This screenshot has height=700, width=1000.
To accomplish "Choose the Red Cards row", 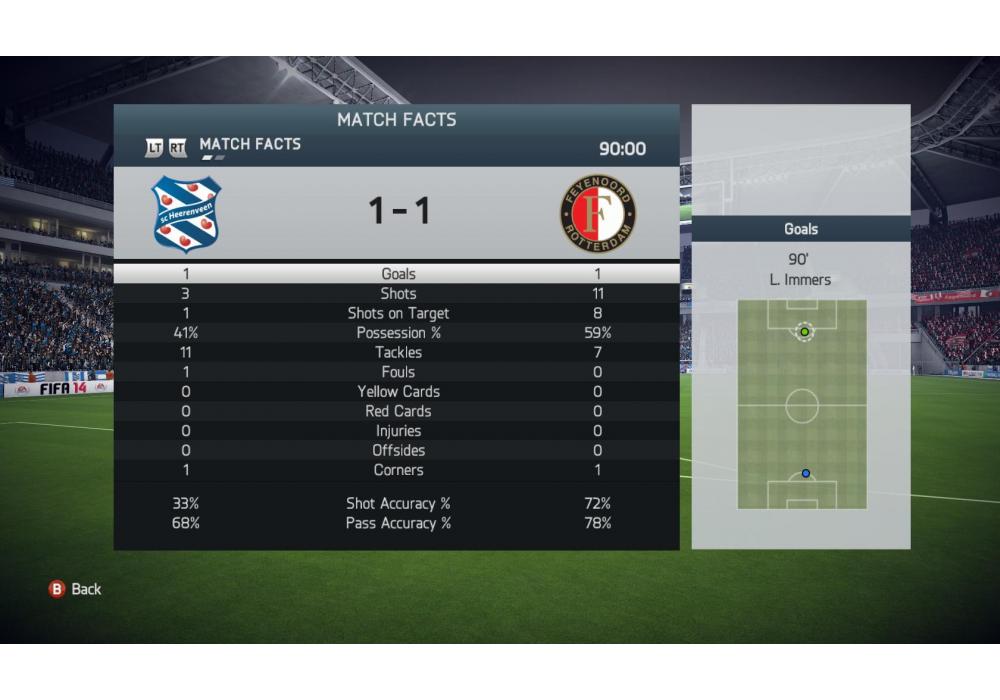I will [x=397, y=411].
